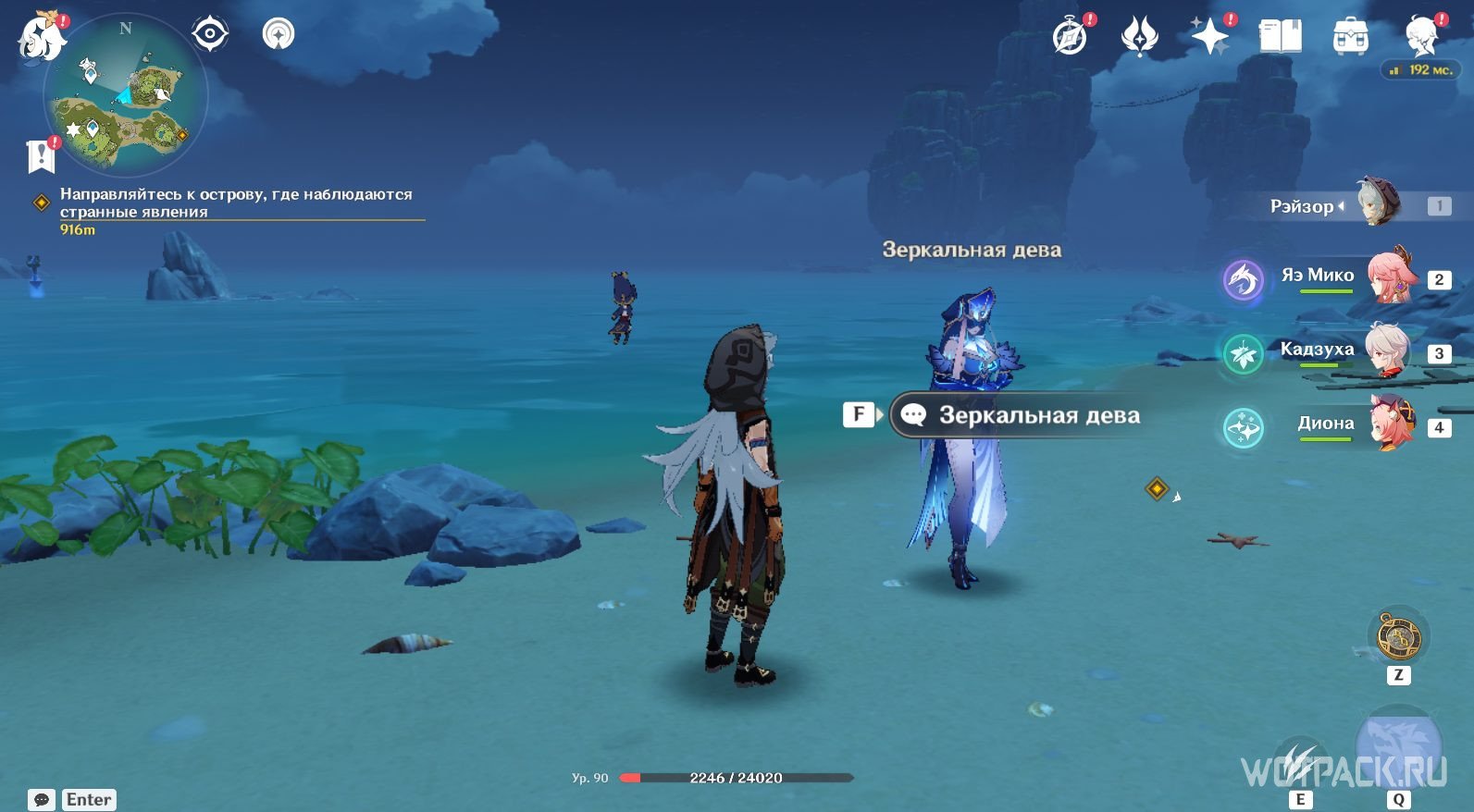Talk to Зеркальная дева dialogue prompt
The image size is (1474, 812).
1018,415
